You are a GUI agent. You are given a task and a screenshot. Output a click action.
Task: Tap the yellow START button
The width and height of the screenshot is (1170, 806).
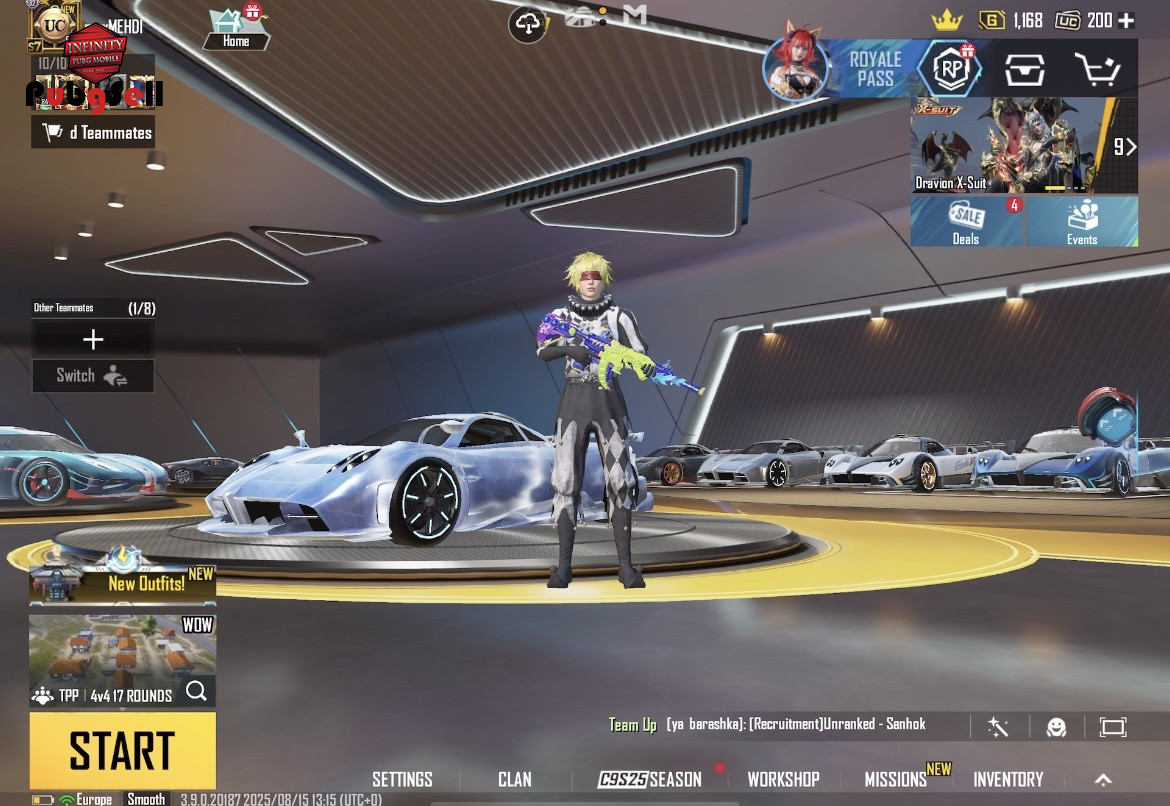pyautogui.click(x=122, y=750)
